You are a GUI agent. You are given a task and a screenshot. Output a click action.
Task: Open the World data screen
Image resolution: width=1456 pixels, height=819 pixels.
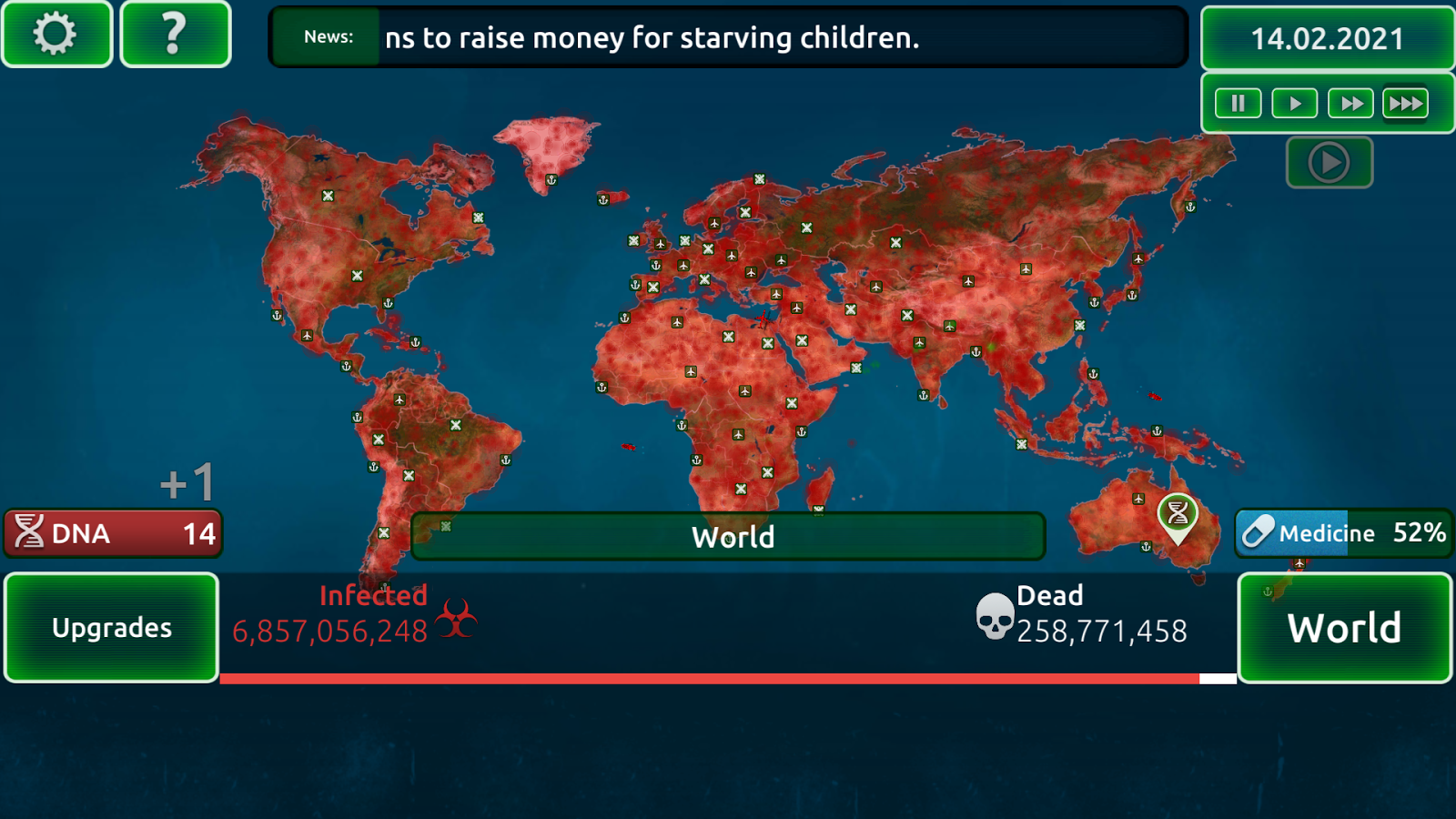tap(1344, 627)
